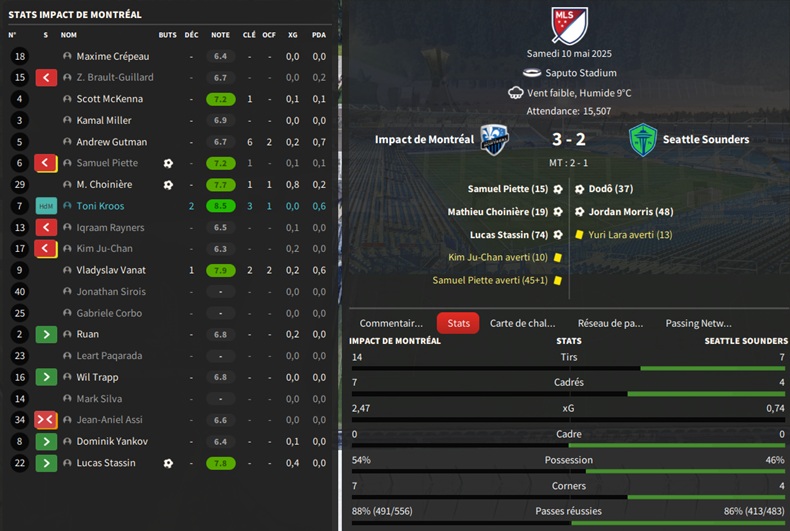Switch to the Stats tab
This screenshot has height=531, width=790.
pyautogui.click(x=458, y=323)
